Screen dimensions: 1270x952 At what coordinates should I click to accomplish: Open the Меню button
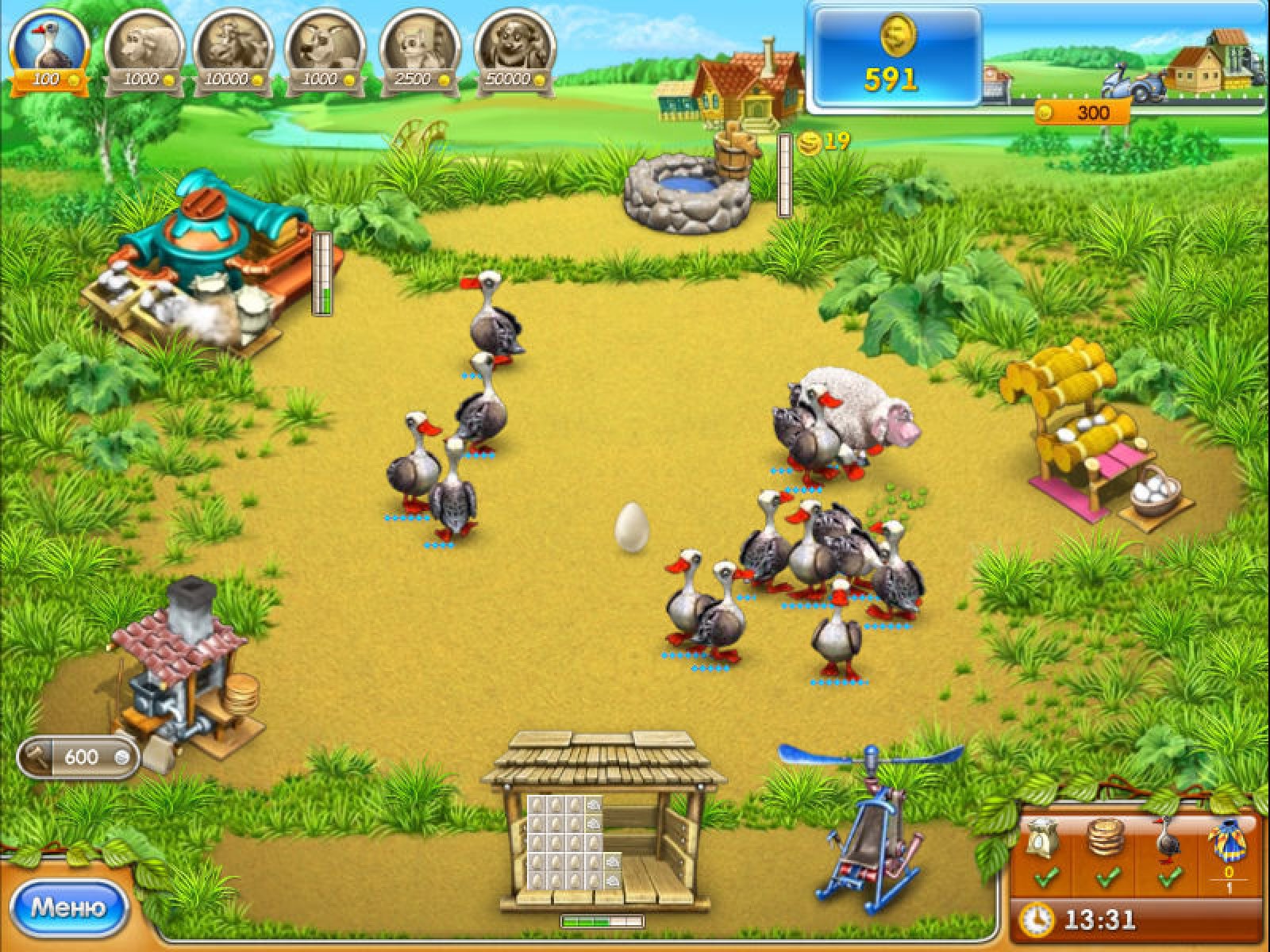[x=68, y=906]
